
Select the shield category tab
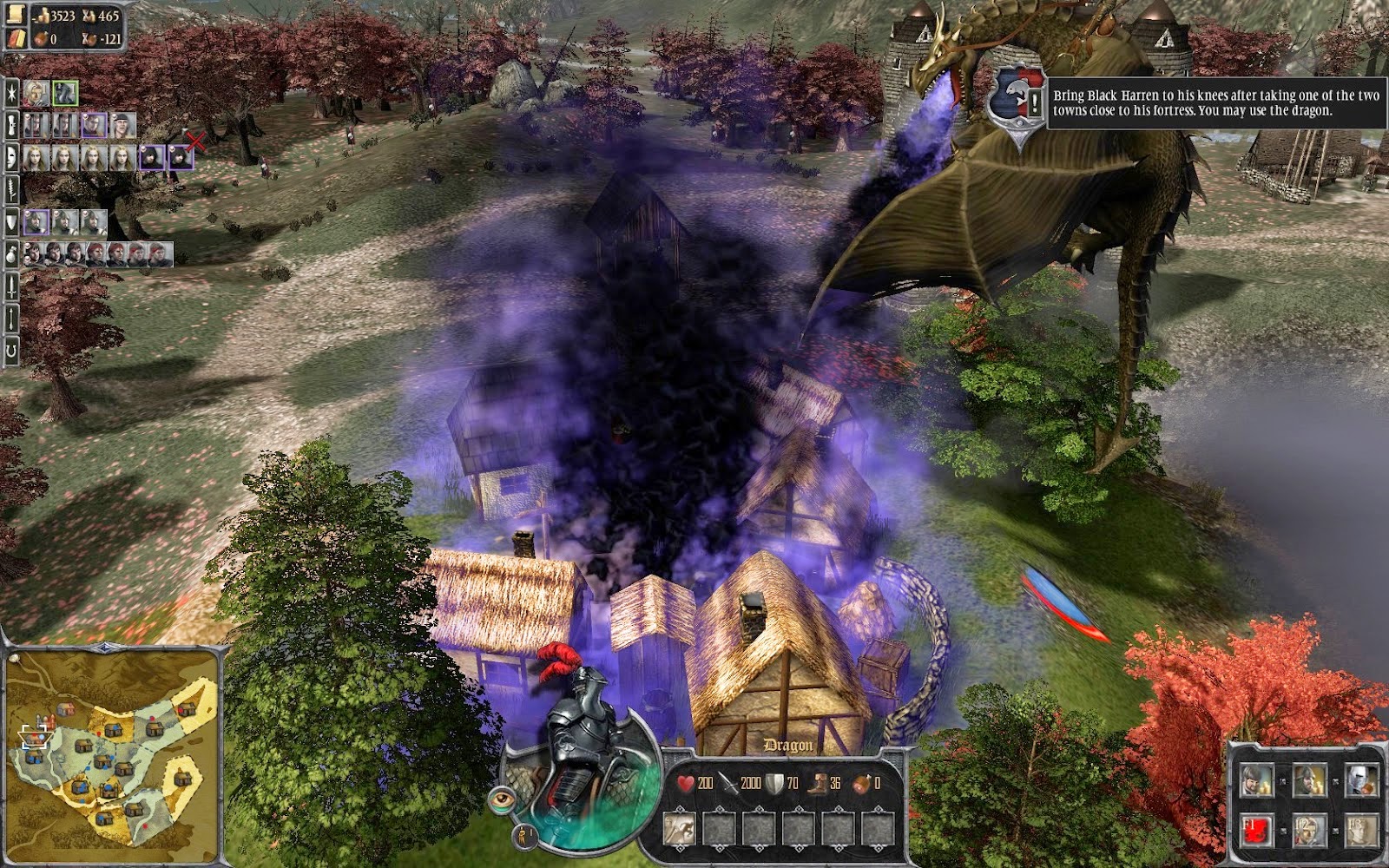pyautogui.click(x=12, y=222)
